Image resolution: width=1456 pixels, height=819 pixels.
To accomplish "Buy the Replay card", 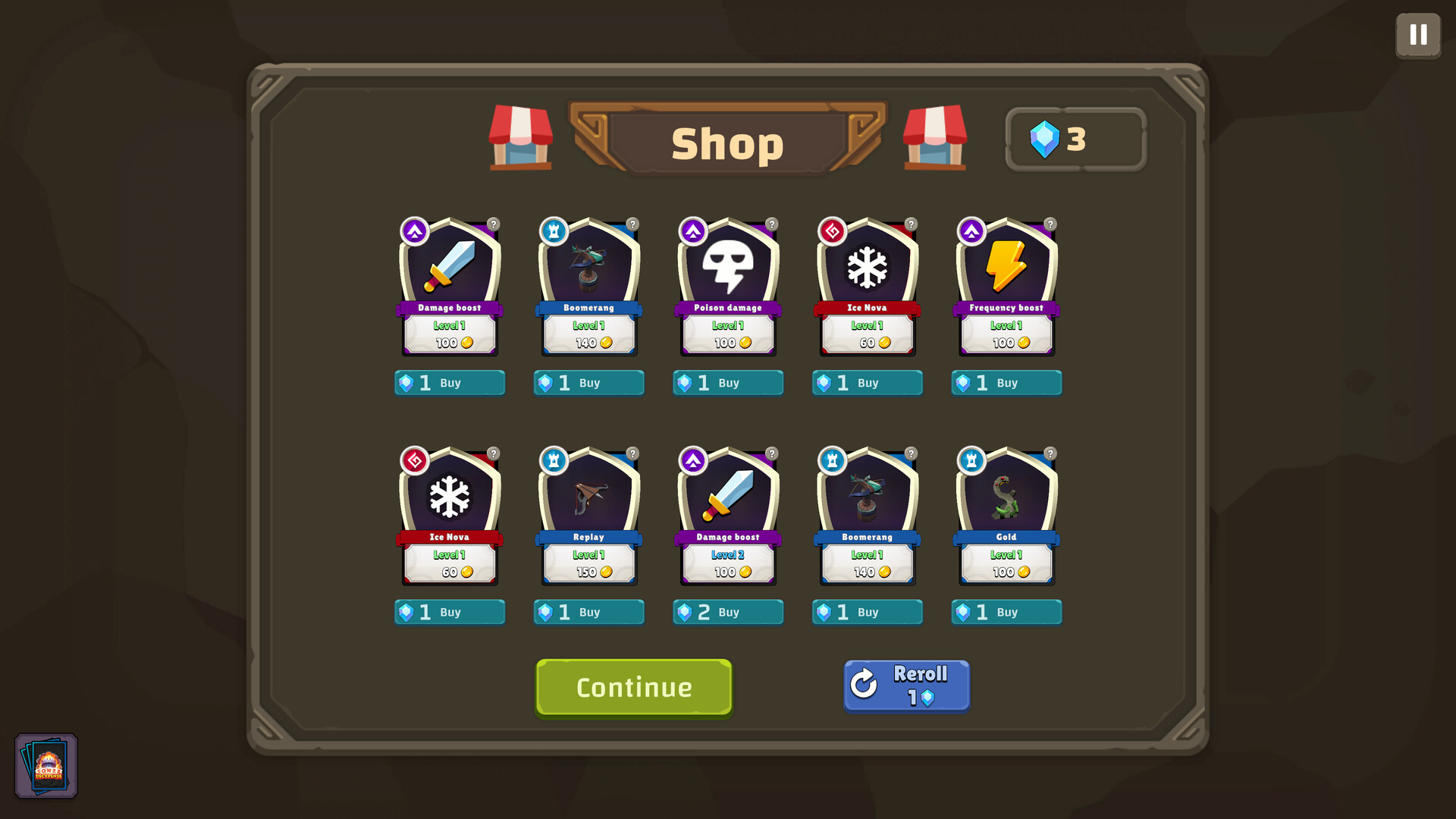I will click(x=589, y=612).
